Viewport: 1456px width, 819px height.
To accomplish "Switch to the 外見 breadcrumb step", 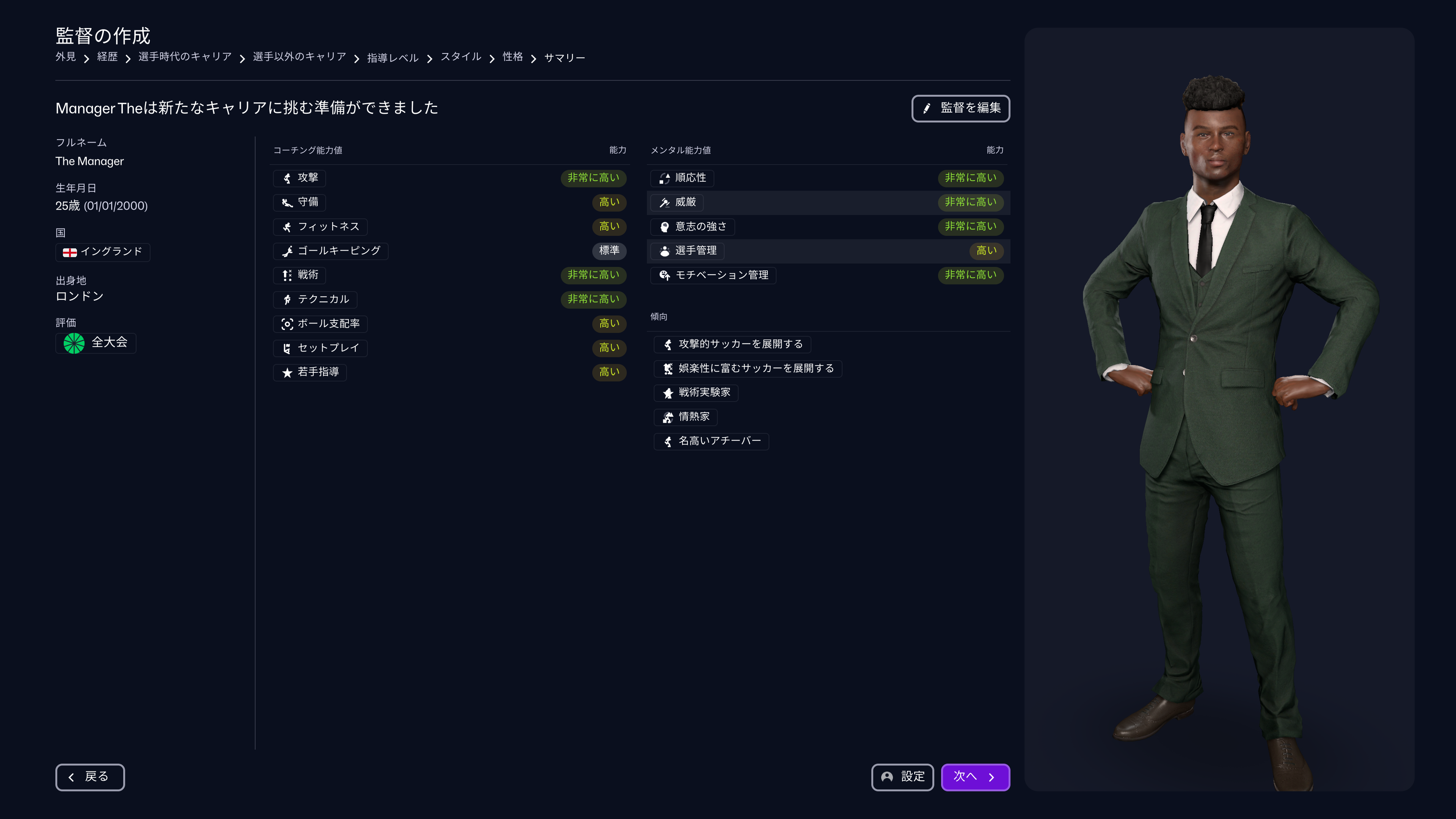I will pyautogui.click(x=66, y=57).
